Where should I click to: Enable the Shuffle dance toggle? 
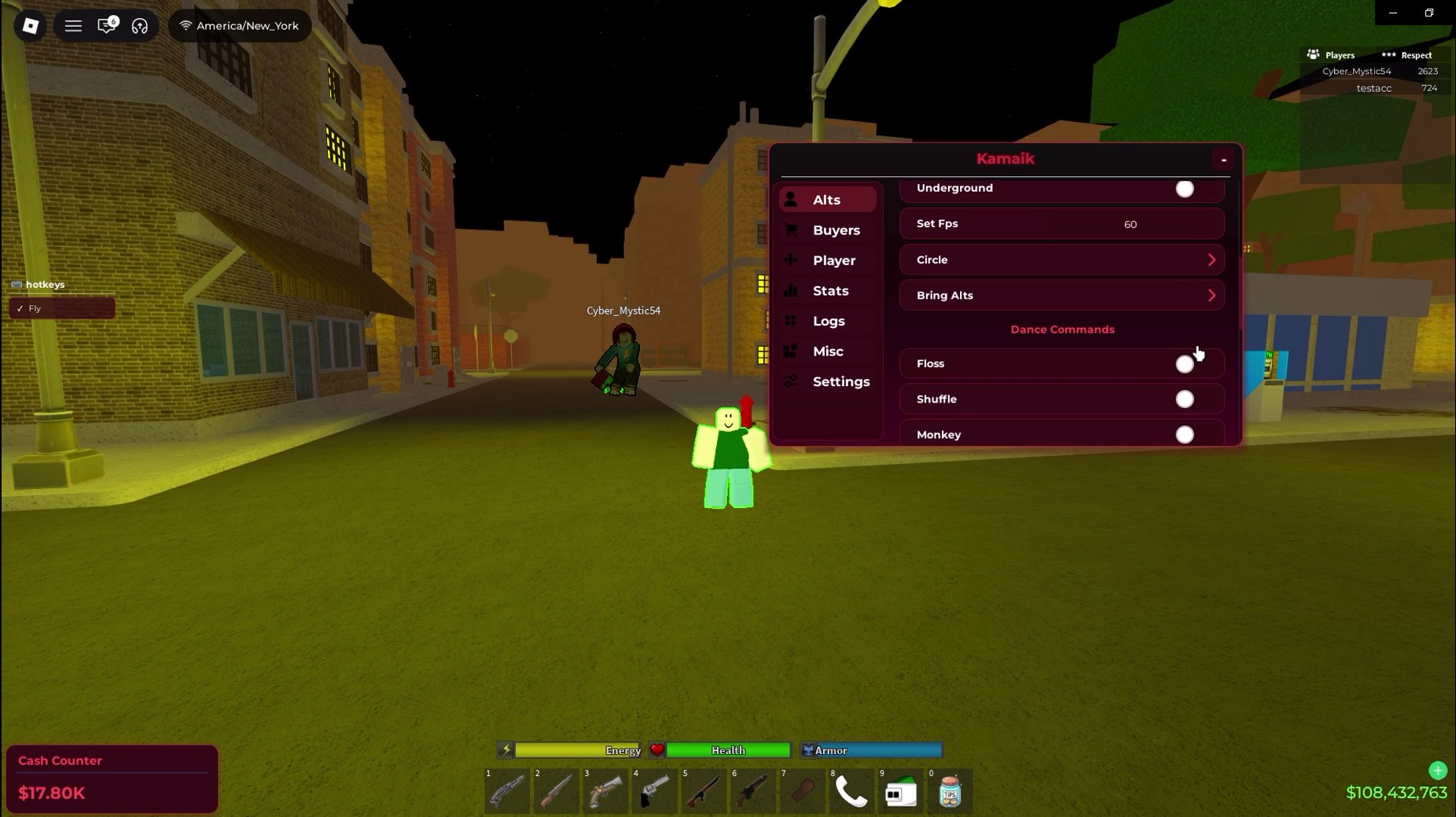click(1185, 399)
